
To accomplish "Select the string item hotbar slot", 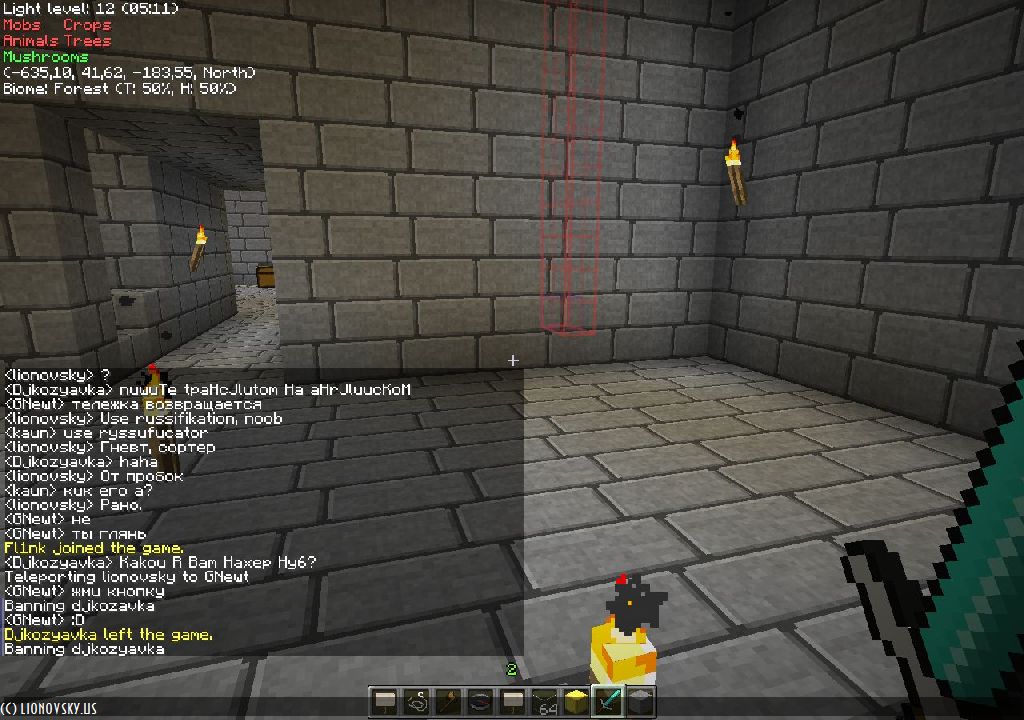I will point(416,701).
